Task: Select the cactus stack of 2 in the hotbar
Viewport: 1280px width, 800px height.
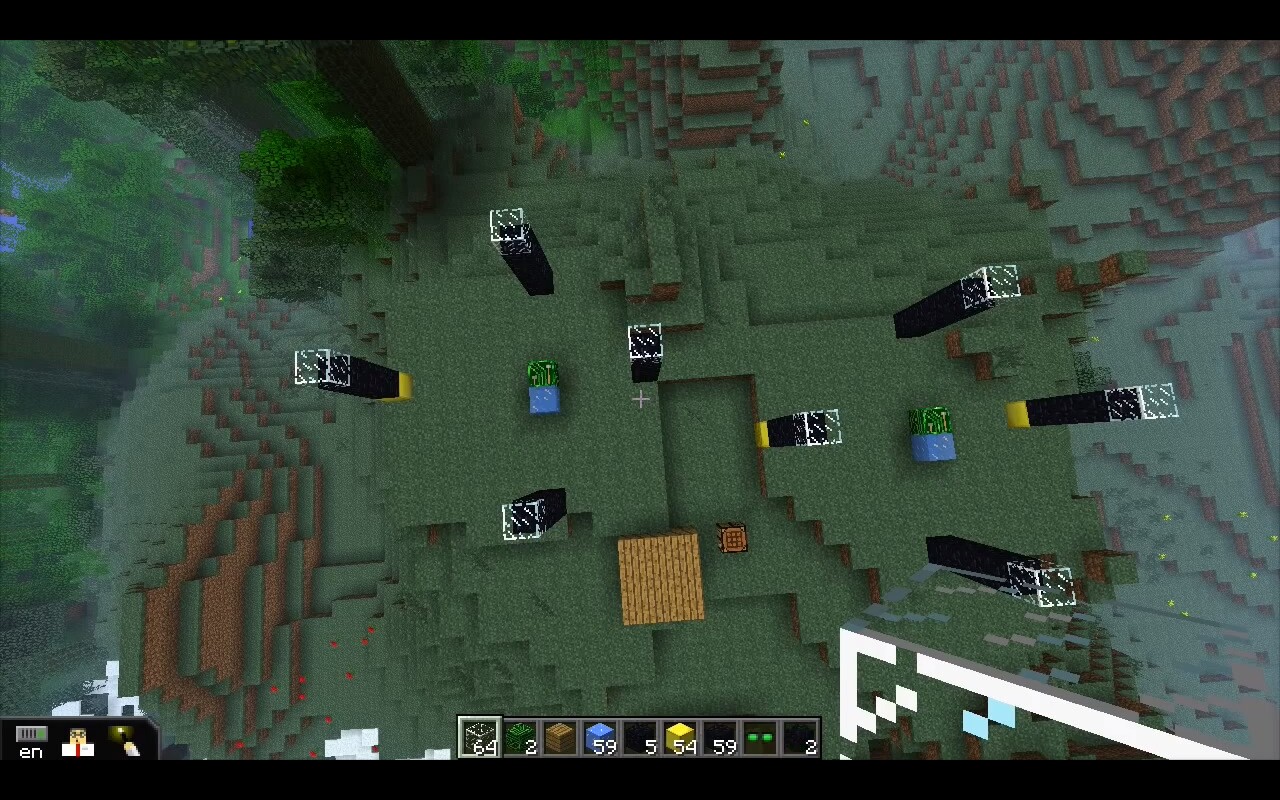Action: [x=521, y=734]
